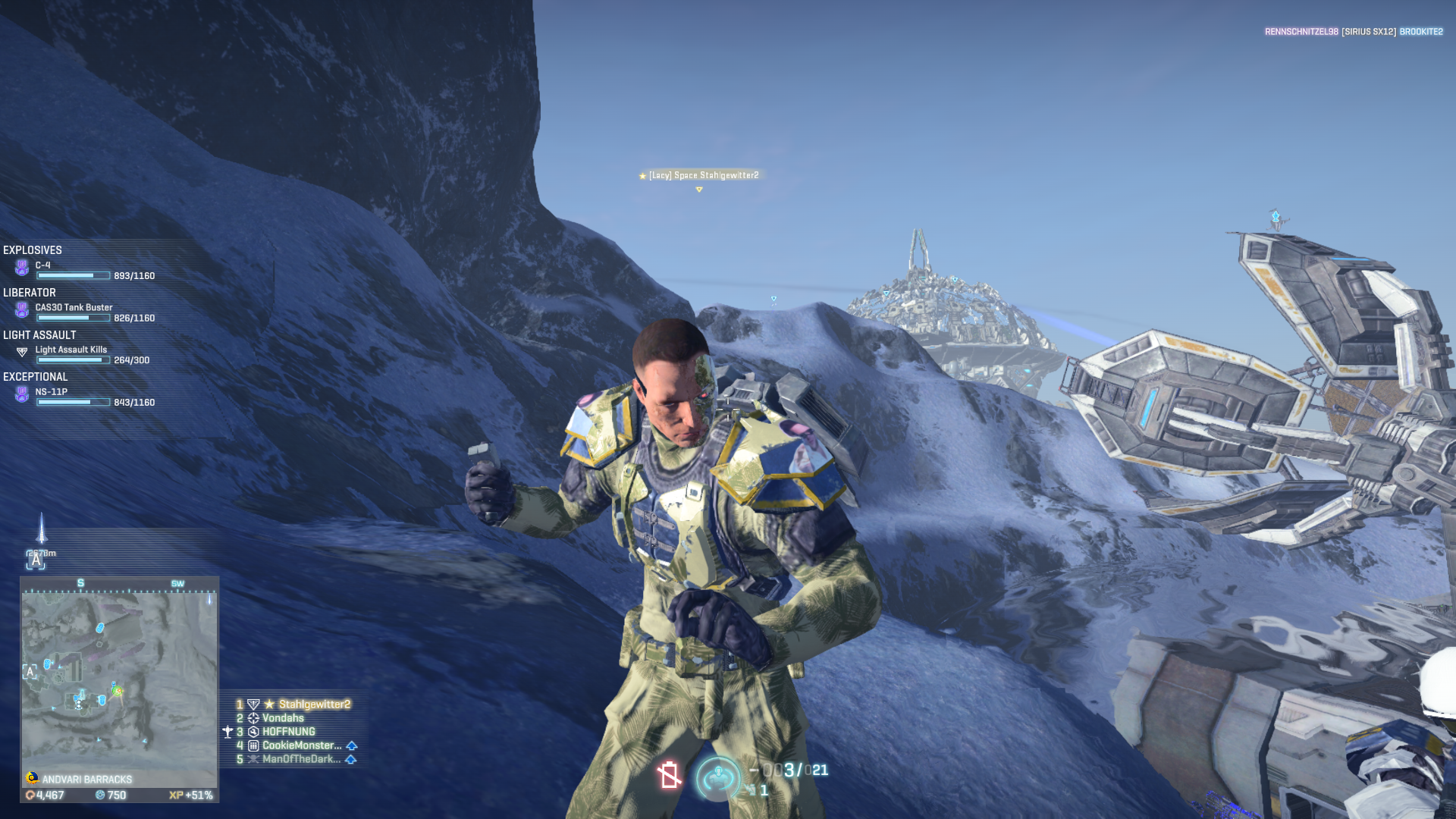The height and width of the screenshot is (819, 1456).
Task: Select the ManOfTheDark squad row
Action: pos(301,759)
